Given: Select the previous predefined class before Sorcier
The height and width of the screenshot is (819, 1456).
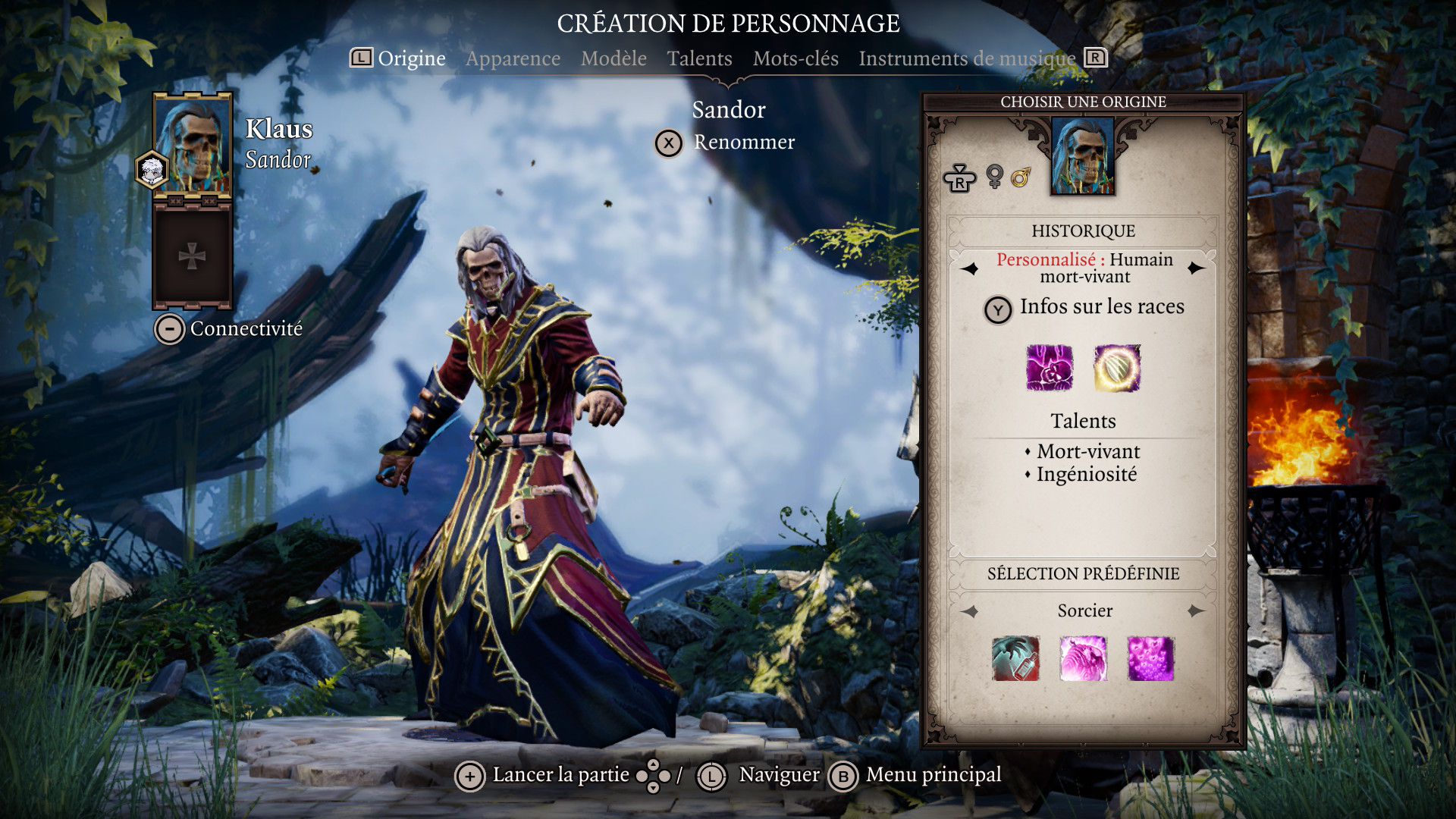Looking at the screenshot, I should 970,611.
